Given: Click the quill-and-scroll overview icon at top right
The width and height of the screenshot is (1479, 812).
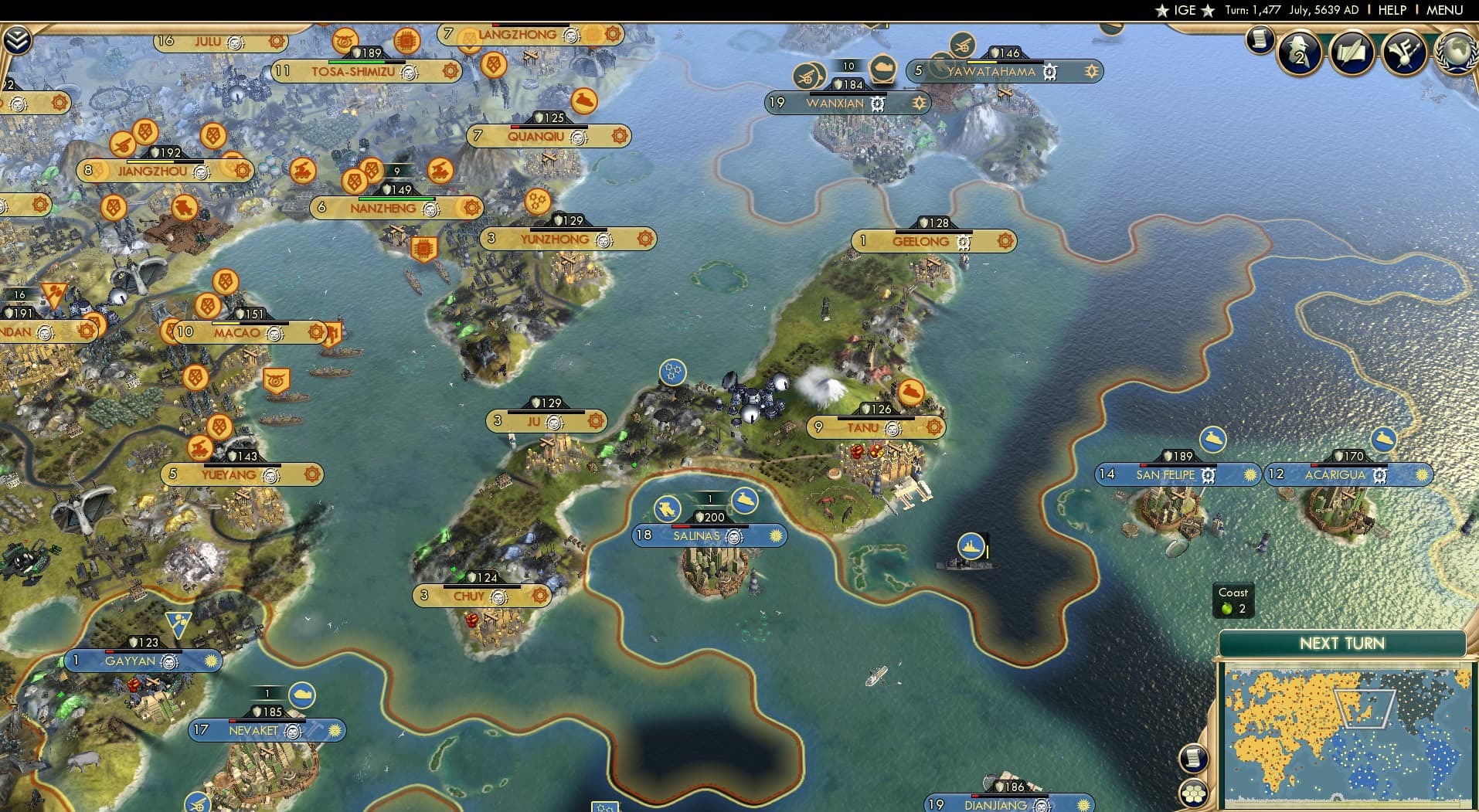Looking at the screenshot, I should 1351,50.
